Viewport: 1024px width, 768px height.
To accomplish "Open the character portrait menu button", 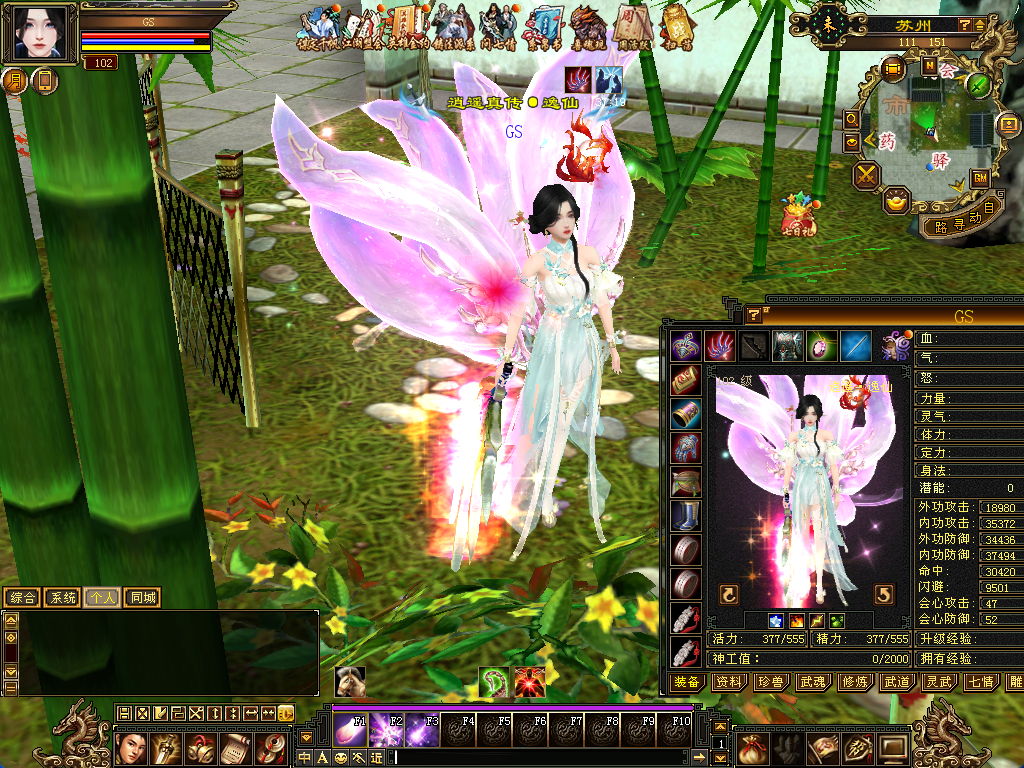I will [x=41, y=33].
